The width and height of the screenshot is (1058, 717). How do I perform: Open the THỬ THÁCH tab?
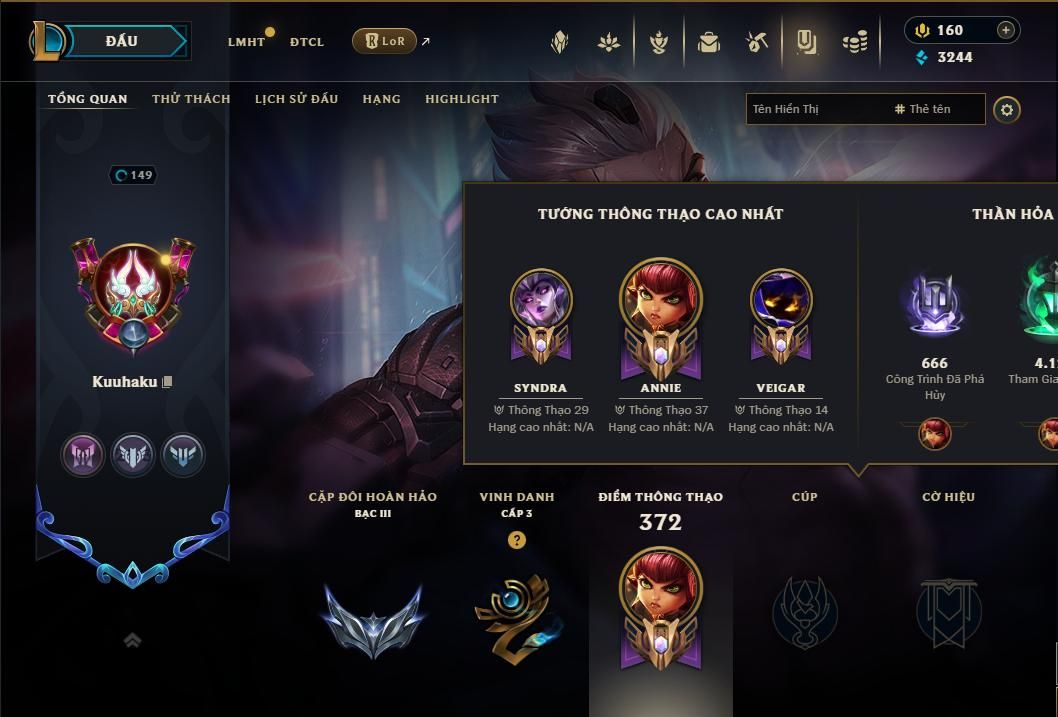[x=191, y=99]
